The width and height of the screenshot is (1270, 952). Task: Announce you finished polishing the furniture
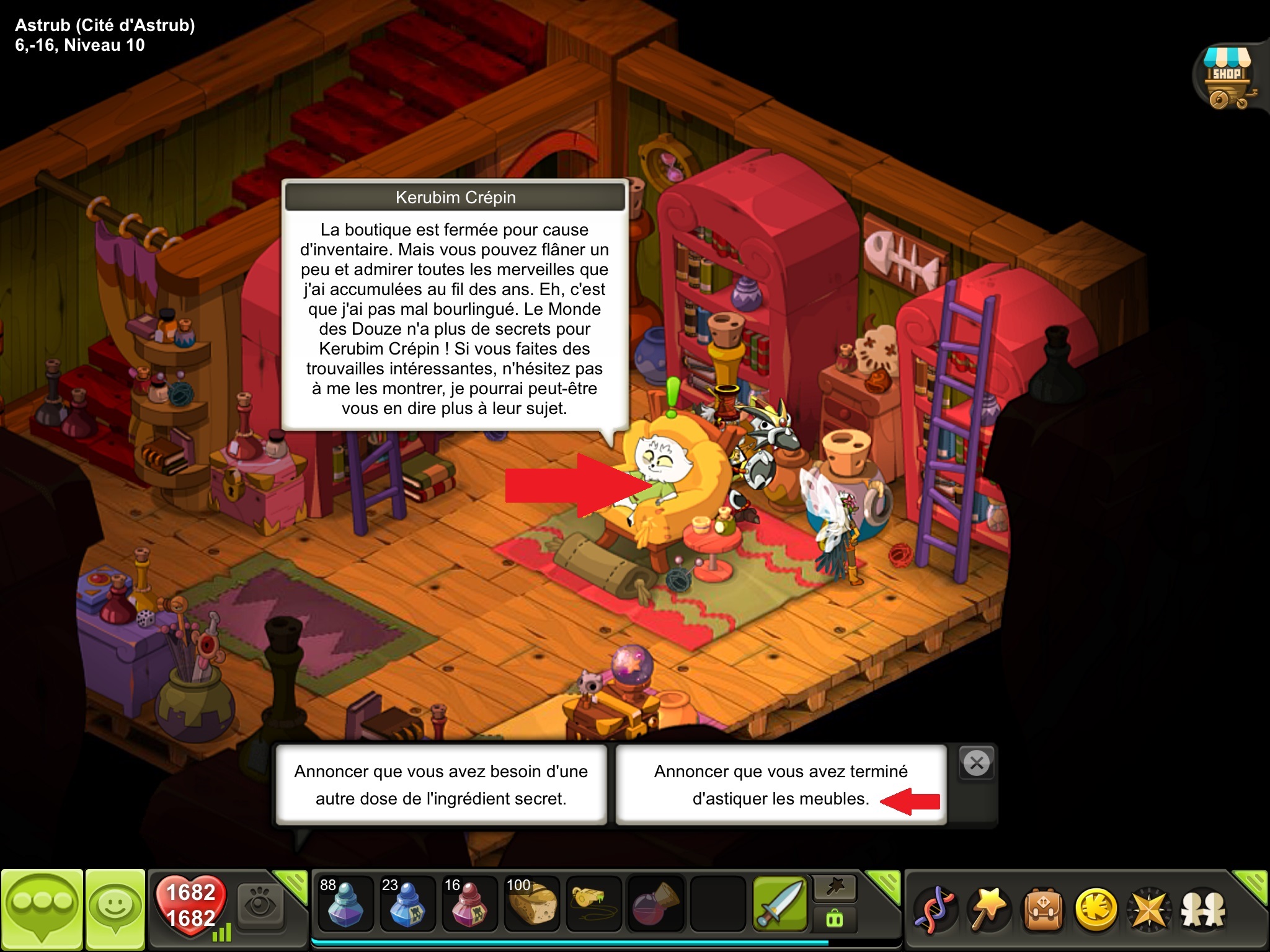(x=781, y=785)
